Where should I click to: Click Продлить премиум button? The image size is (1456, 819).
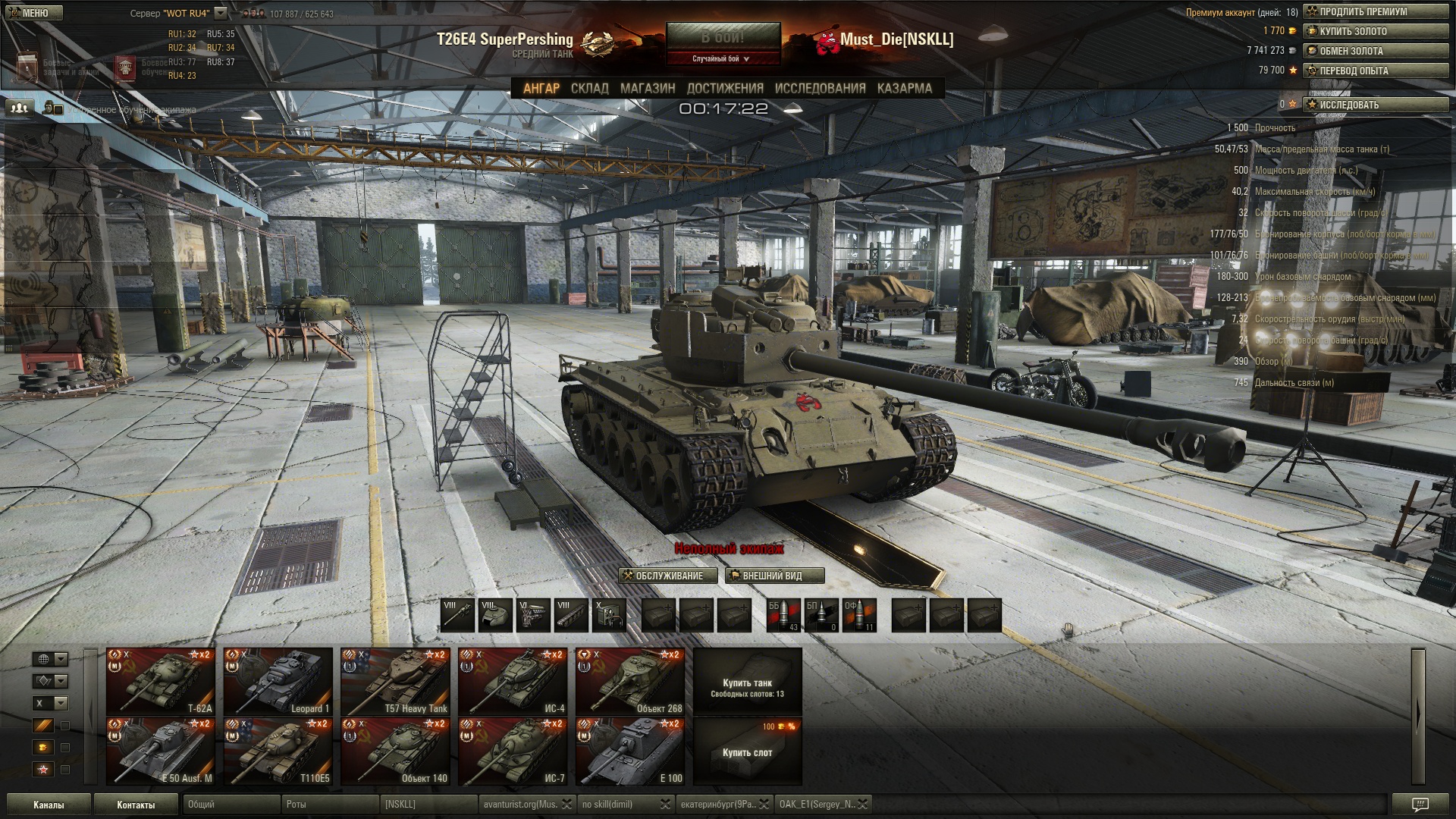pyautogui.click(x=1376, y=11)
